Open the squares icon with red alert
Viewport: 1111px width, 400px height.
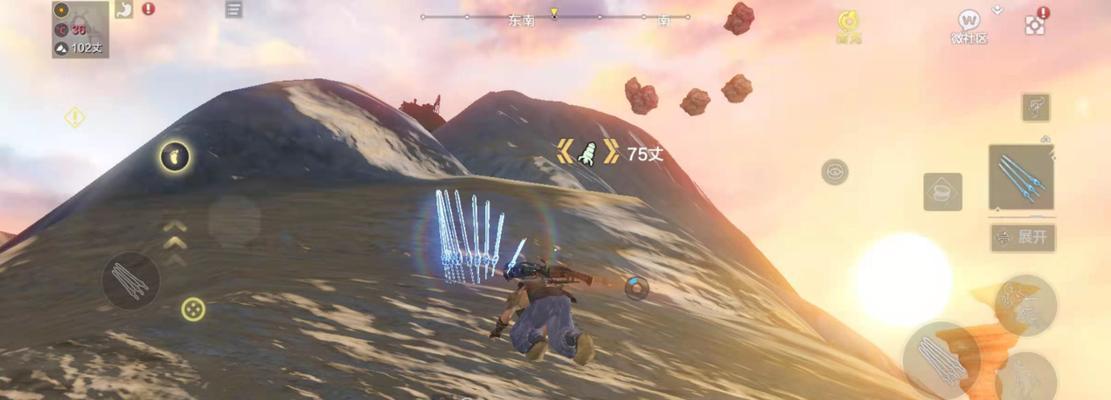pos(1035,25)
